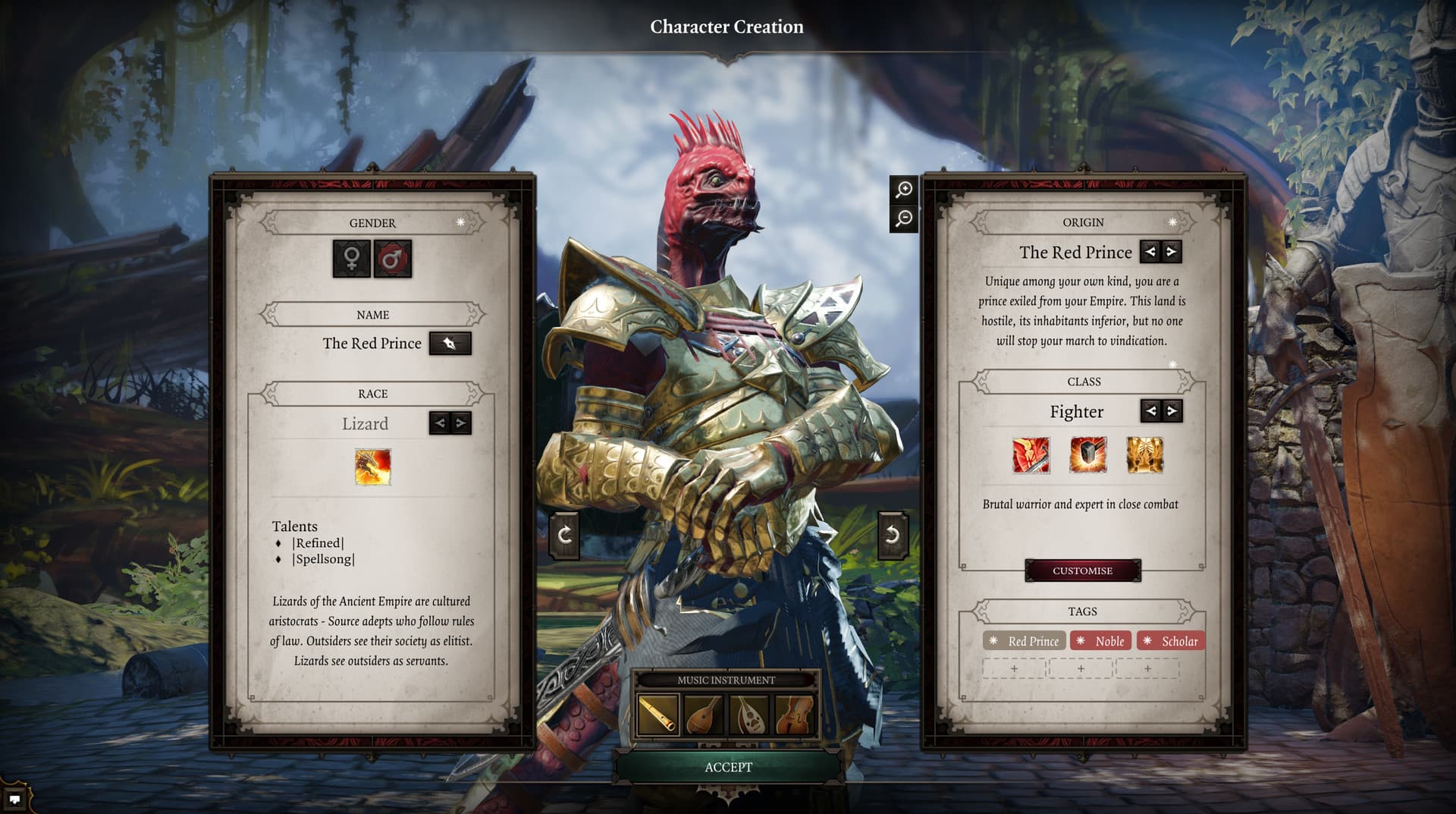
Task: Edit the character name with the quill icon
Action: (450, 343)
